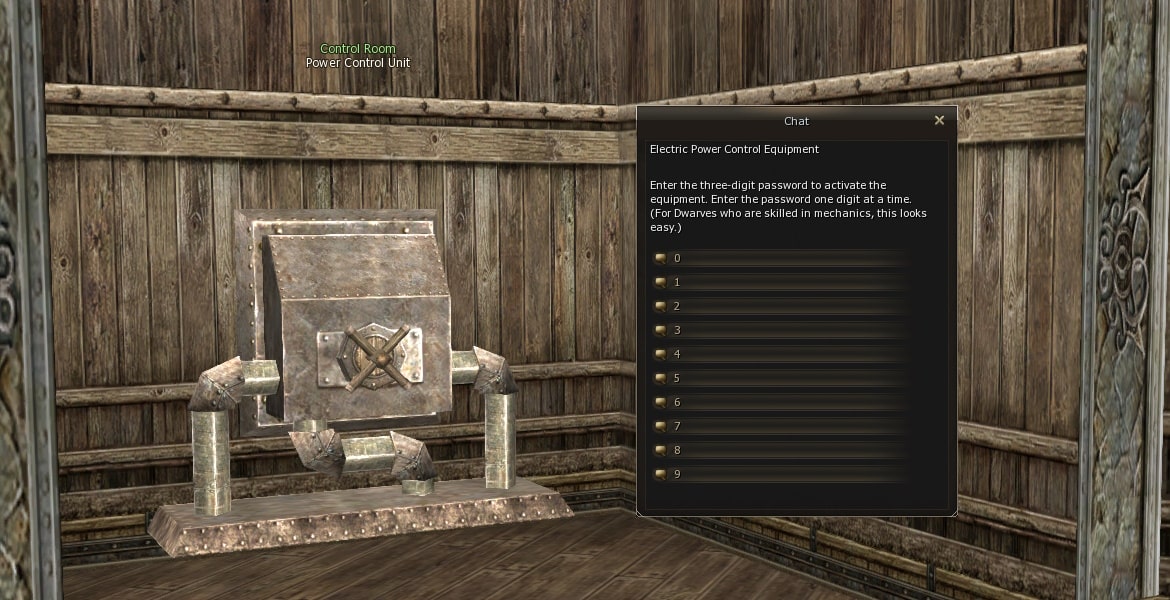Choose the digit 8 entry
This screenshot has height=600, width=1170.
[677, 450]
